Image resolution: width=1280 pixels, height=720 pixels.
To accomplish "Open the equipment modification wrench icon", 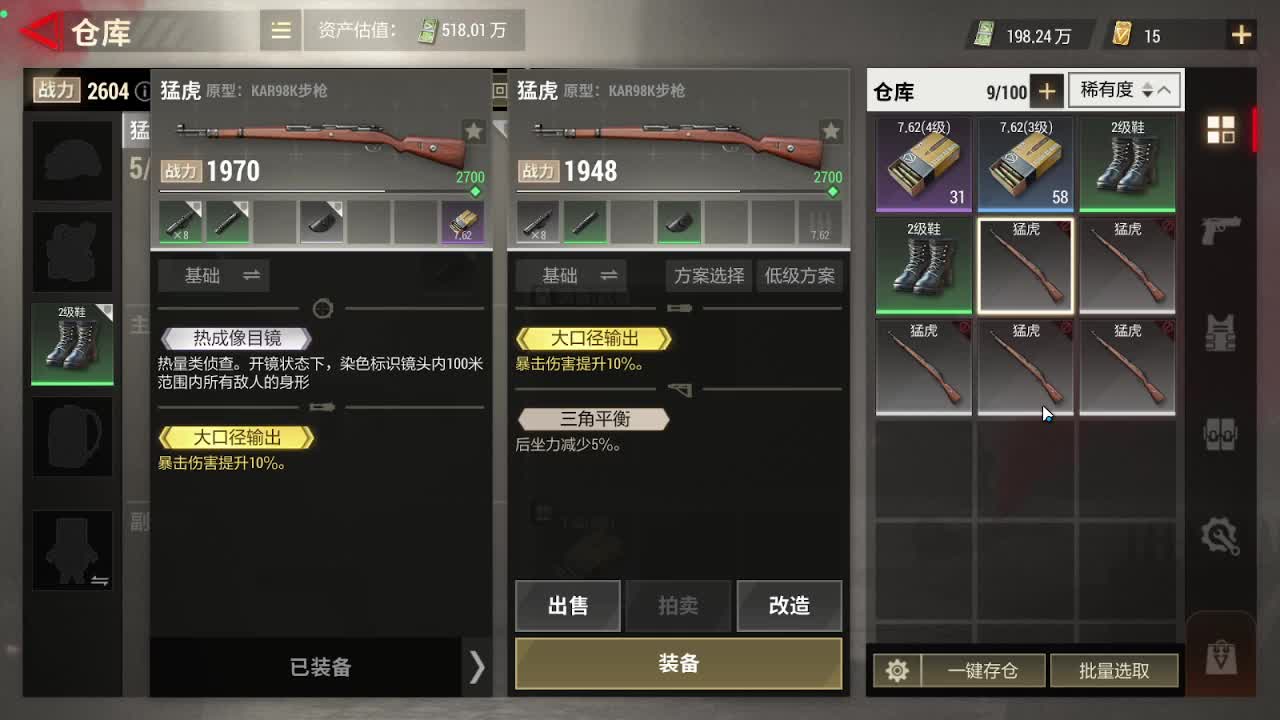I will click(x=1221, y=534).
